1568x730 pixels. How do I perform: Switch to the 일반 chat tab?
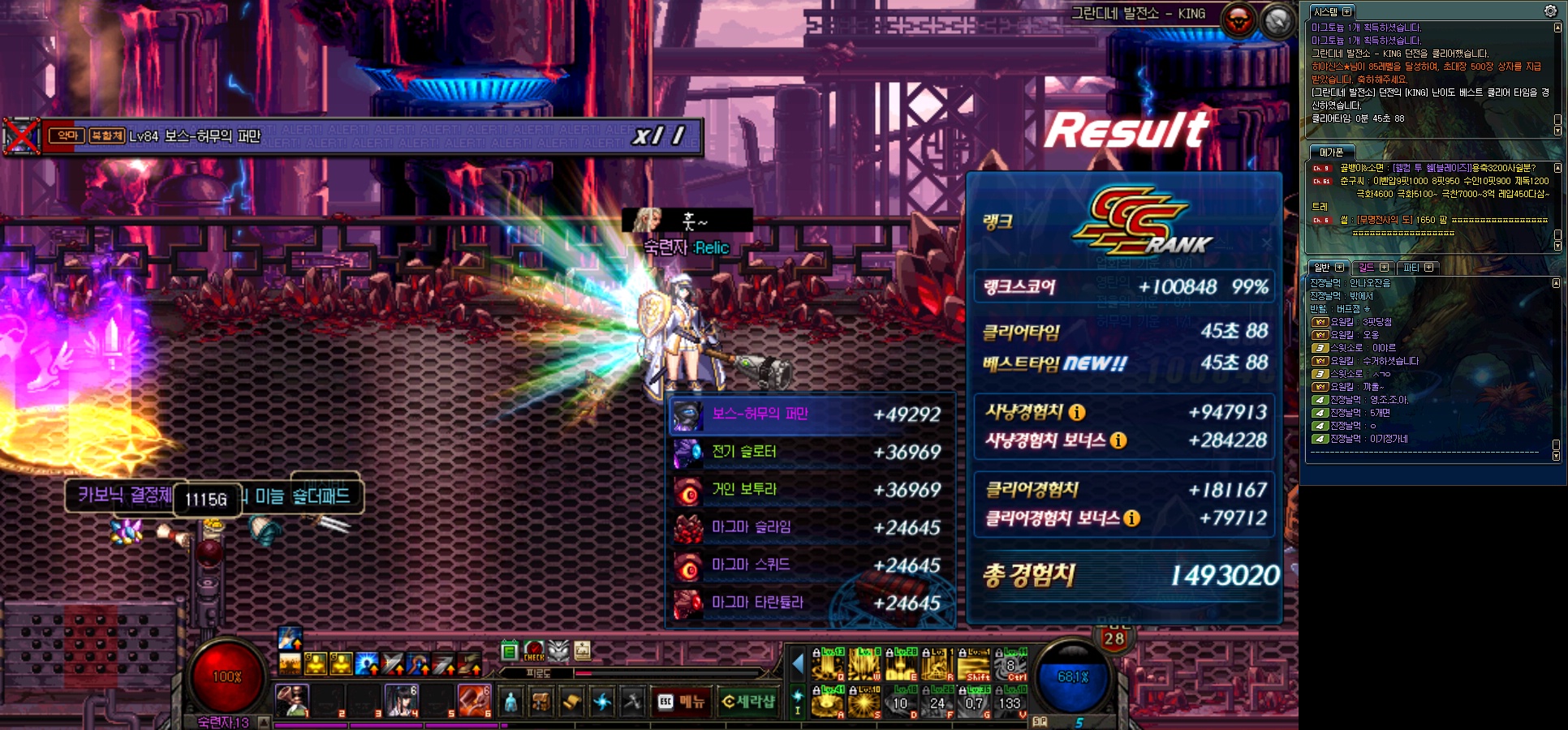point(1322,267)
